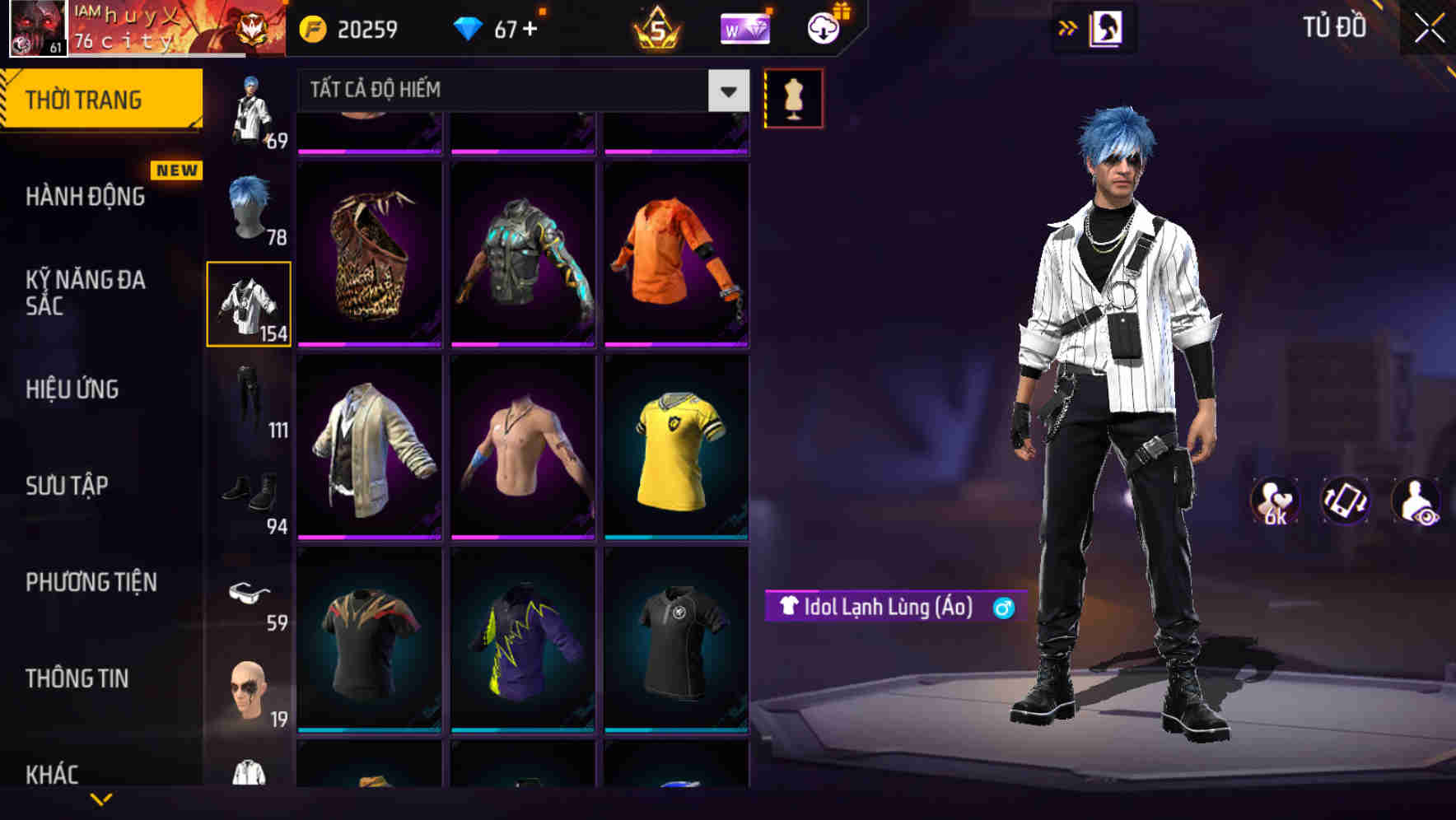Select the yellow jersey thumbnail
This screenshot has width=1456, height=820.
click(677, 449)
